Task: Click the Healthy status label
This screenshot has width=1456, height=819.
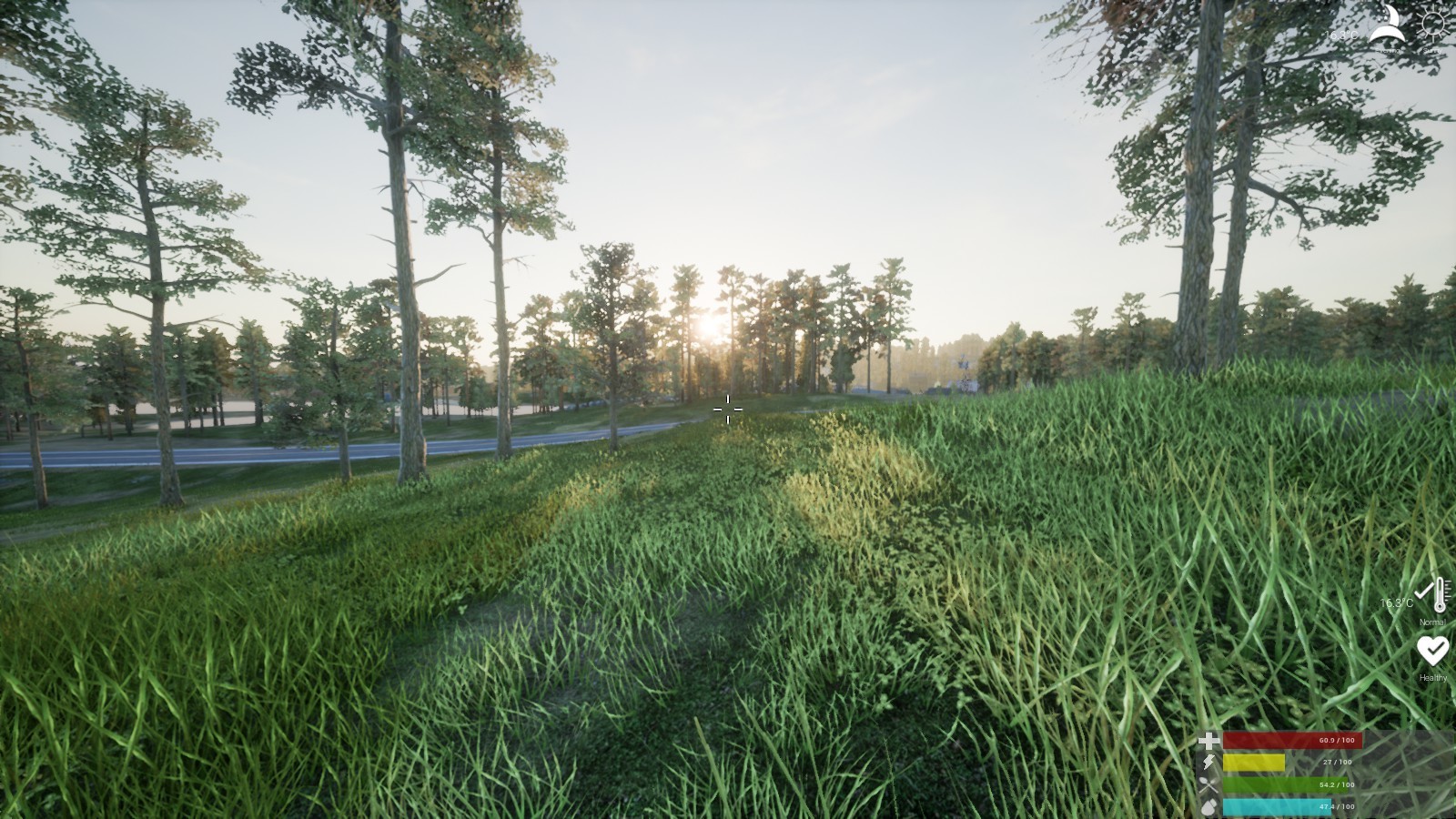Action: pos(1433,677)
